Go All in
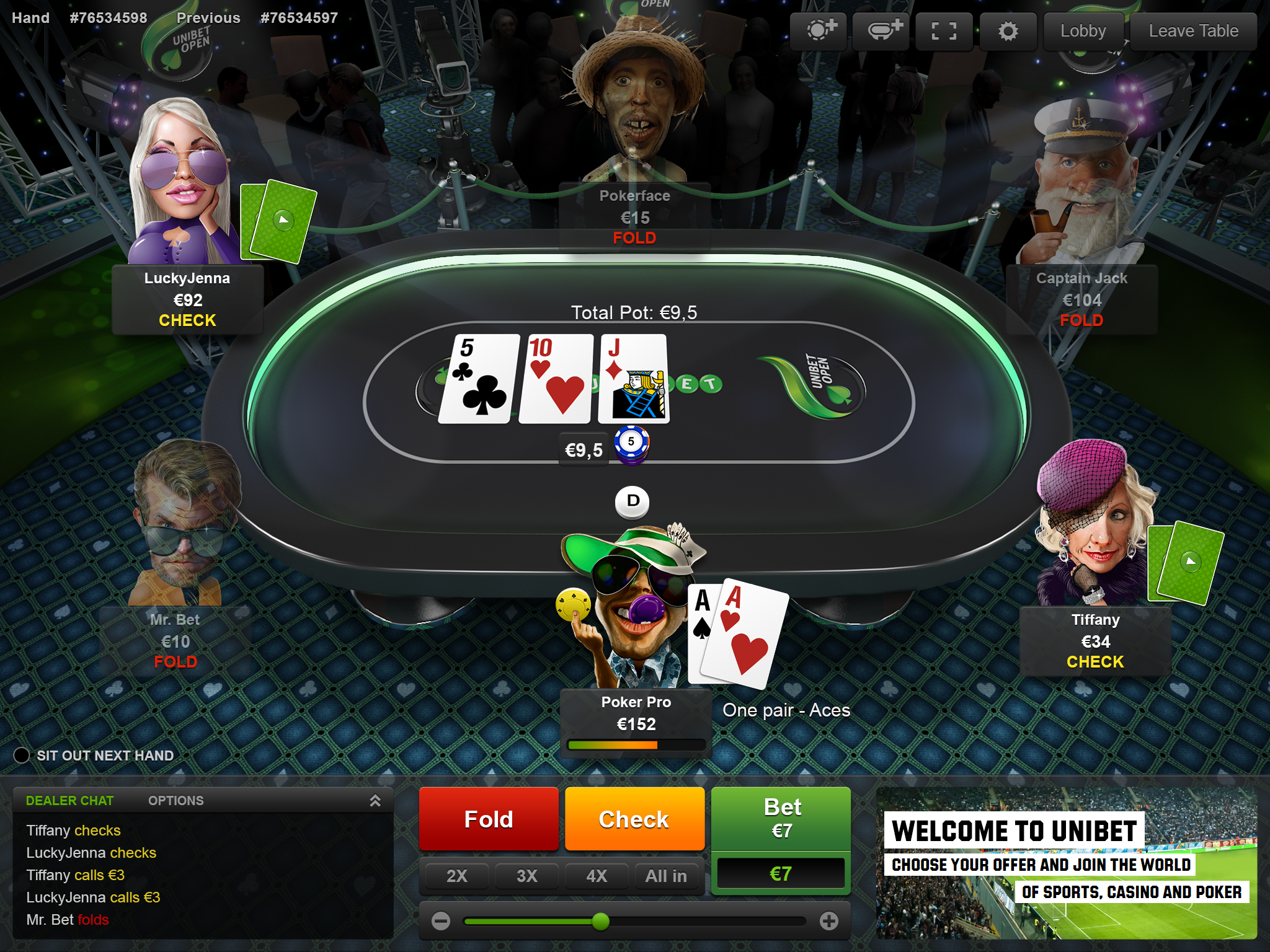Screen dimensions: 1270x952 (666, 876)
